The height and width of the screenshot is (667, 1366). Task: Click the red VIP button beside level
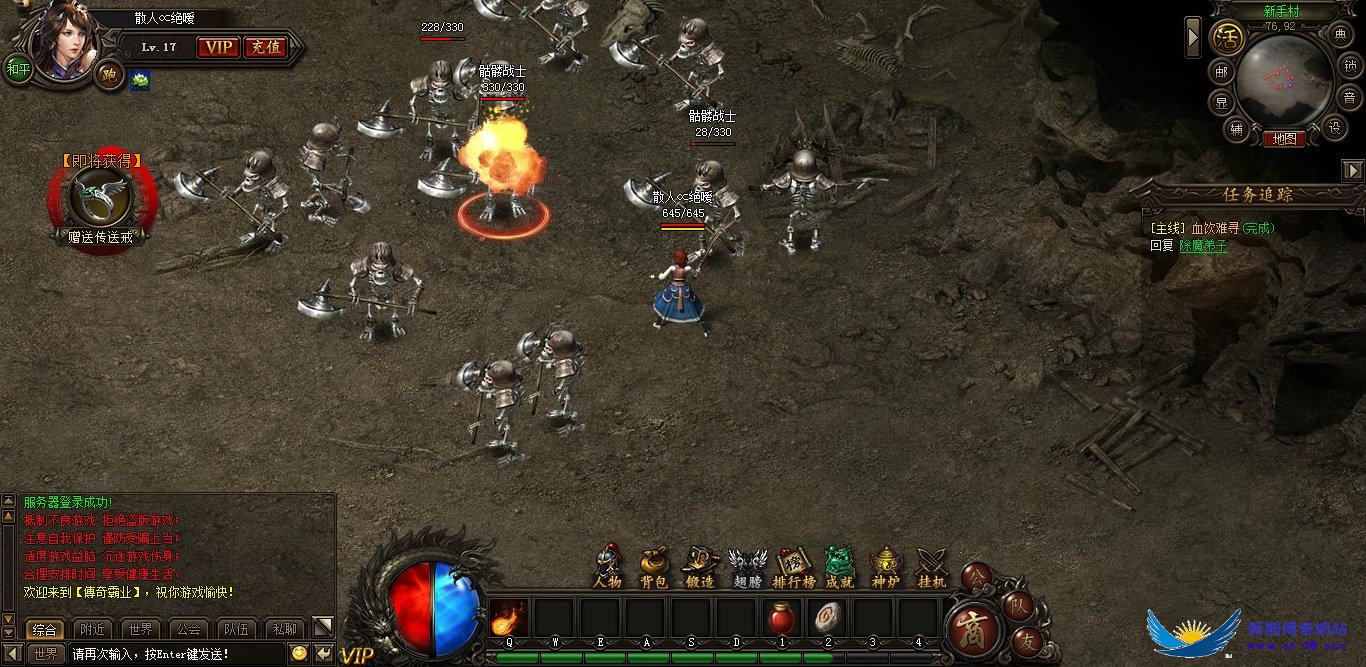coord(218,47)
